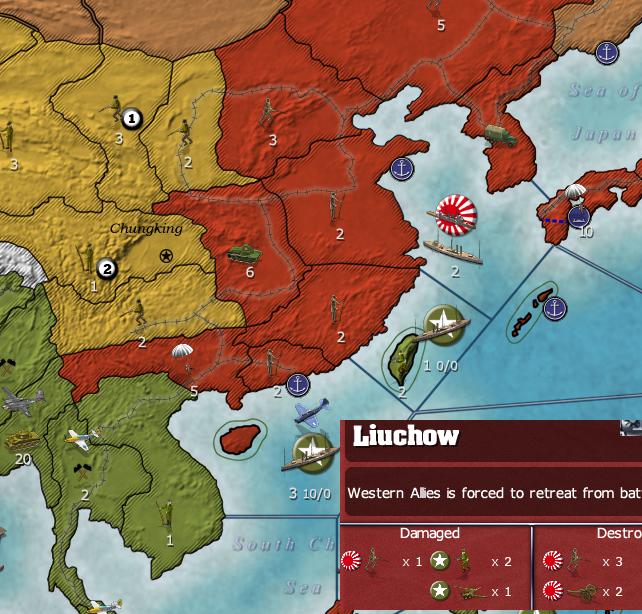Click the numbered 2 circle marker
Screen dimensions: 642x614
[107, 269]
